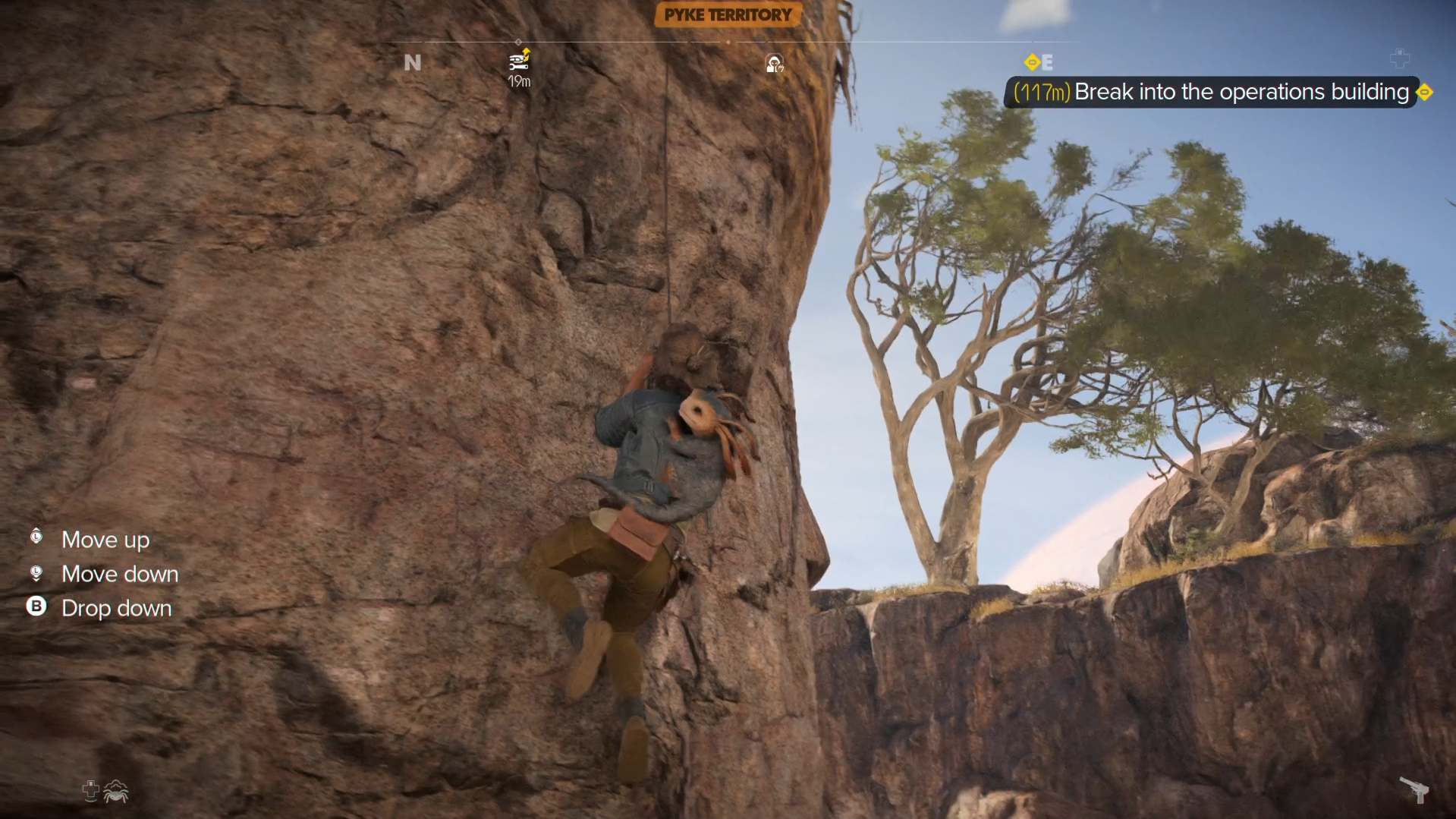Click the Pyke Territory banner

click(728, 15)
